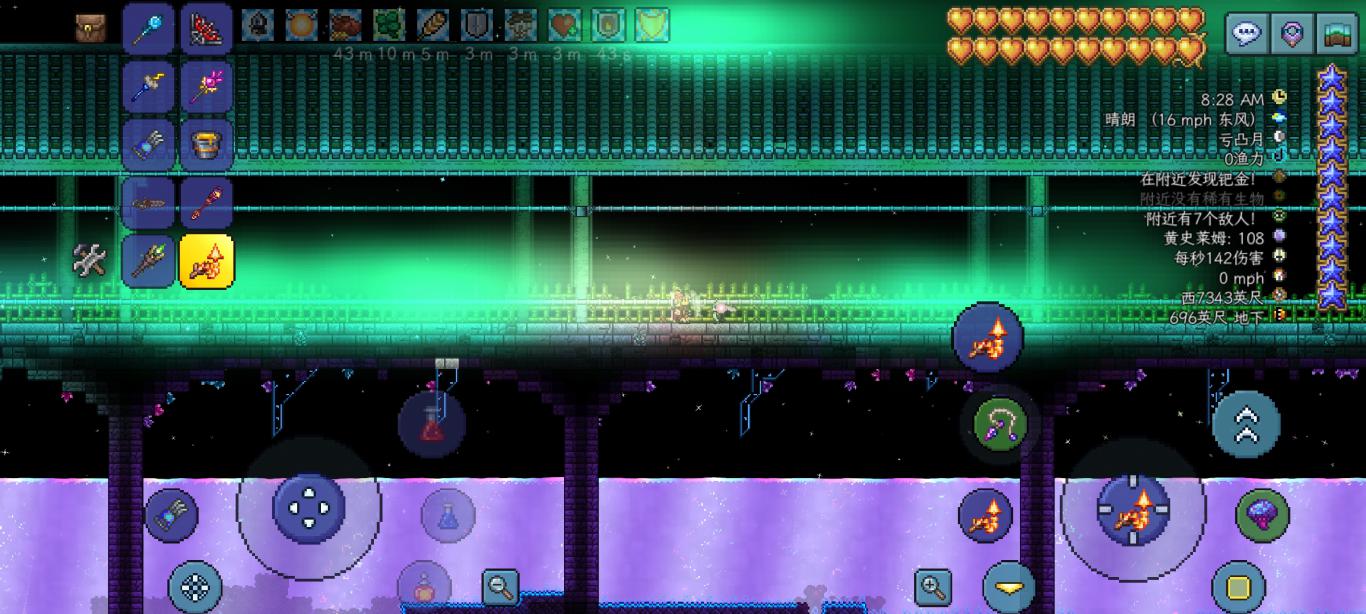This screenshot has height=614, width=1366.
Task: Zoom out with the minus magnifier
Action: 500,586
